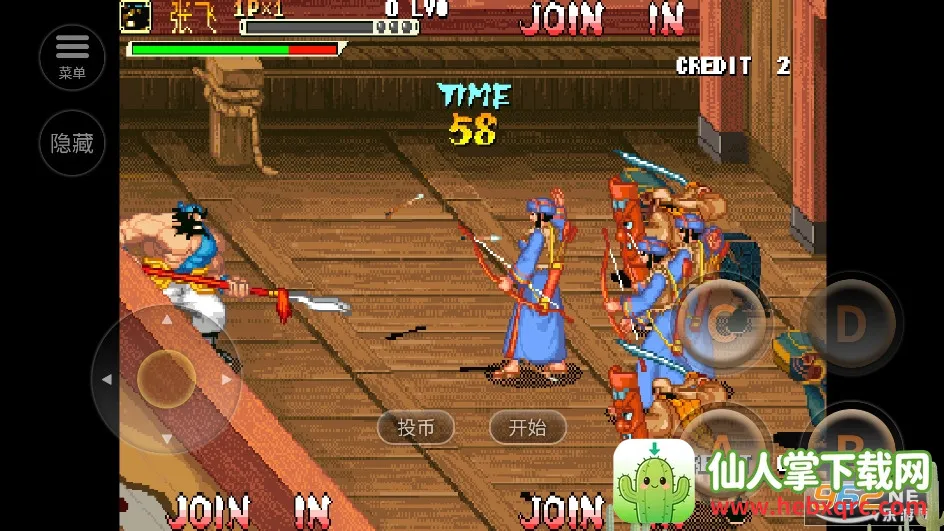The width and height of the screenshot is (944, 531).
Task: Tap the virtual D action button
Action: (851, 322)
